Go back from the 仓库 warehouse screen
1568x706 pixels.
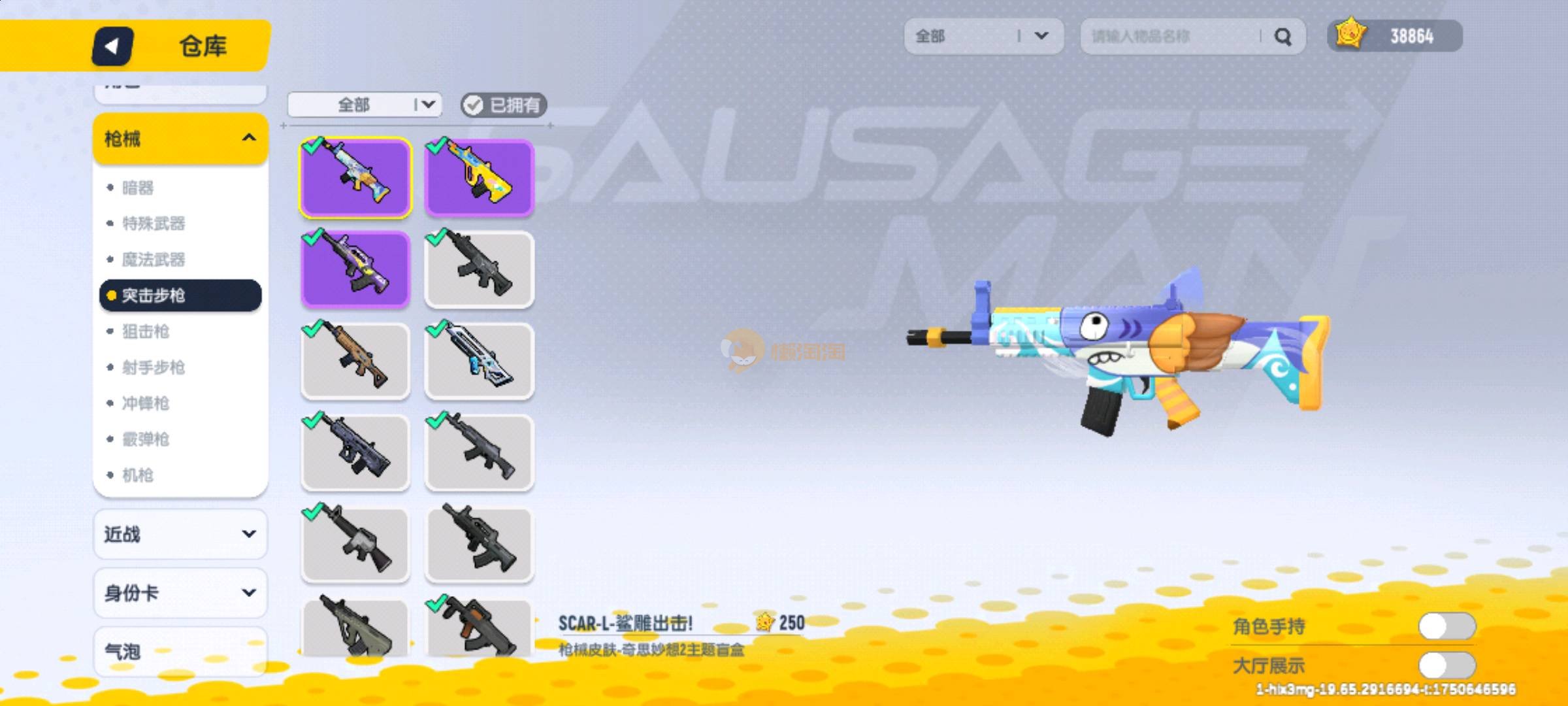[112, 46]
